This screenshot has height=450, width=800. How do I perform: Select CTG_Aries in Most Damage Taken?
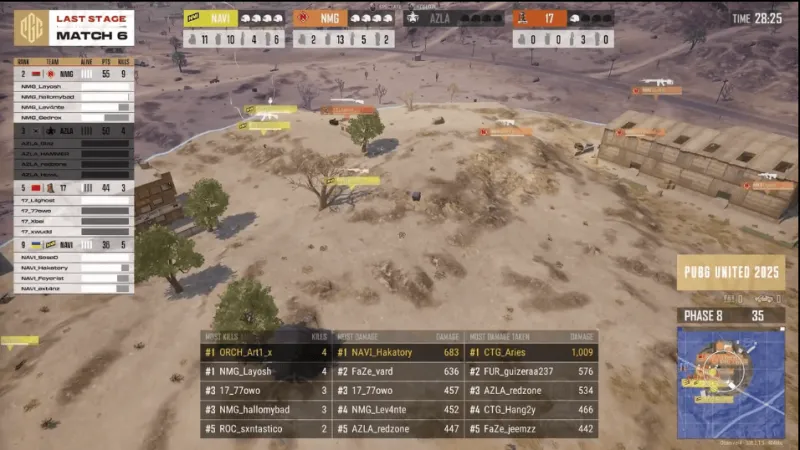(x=531, y=353)
